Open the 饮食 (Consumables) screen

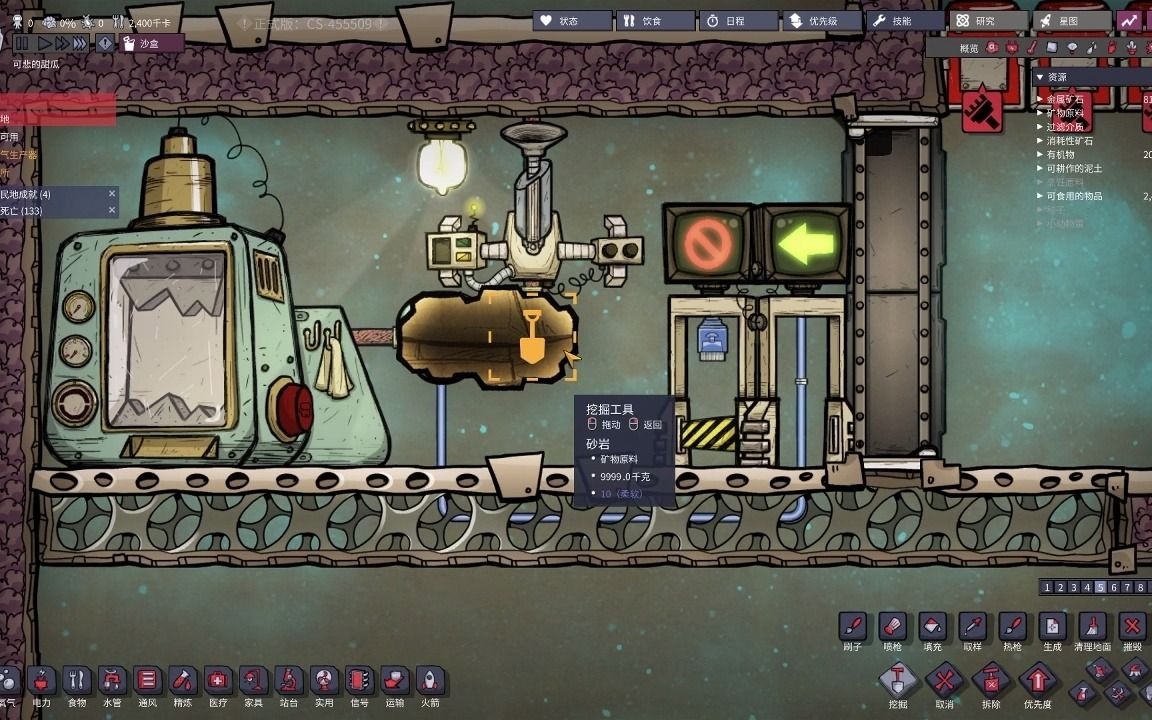click(655, 21)
